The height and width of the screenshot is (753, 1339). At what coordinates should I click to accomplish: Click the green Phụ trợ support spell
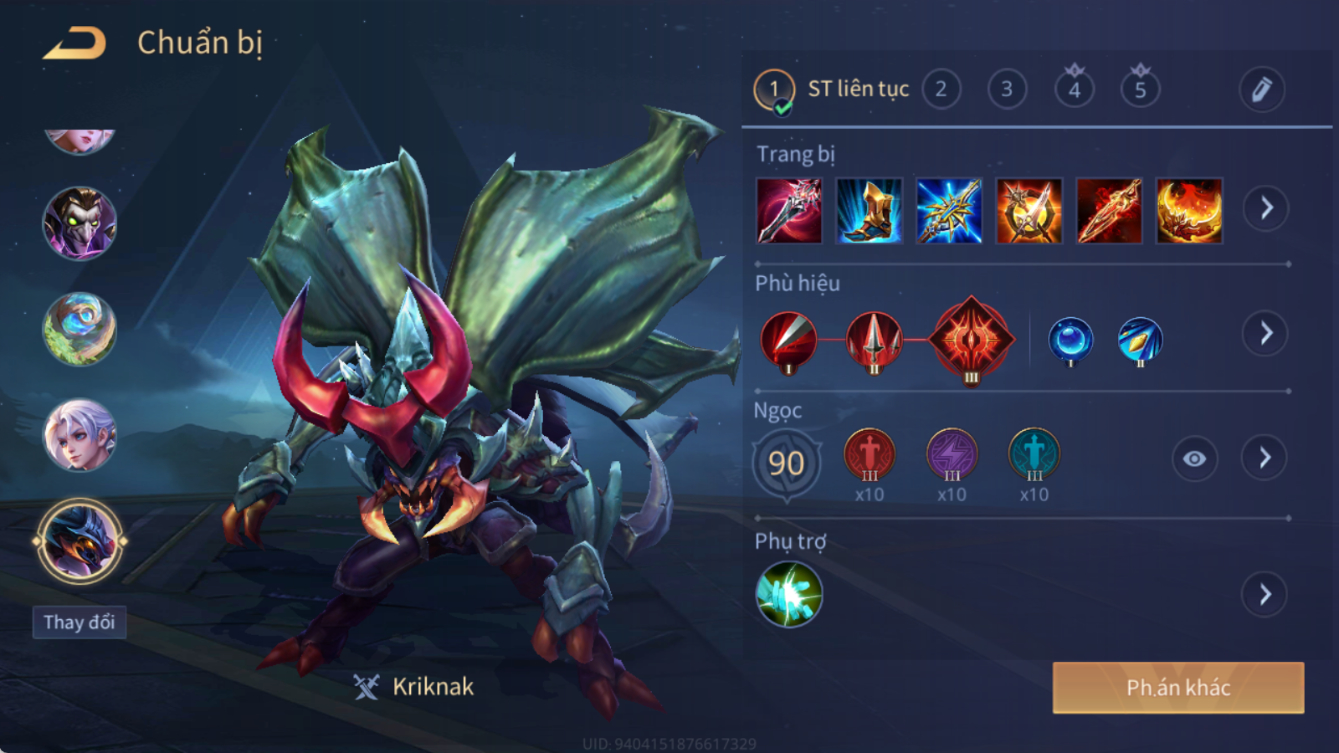click(x=789, y=595)
